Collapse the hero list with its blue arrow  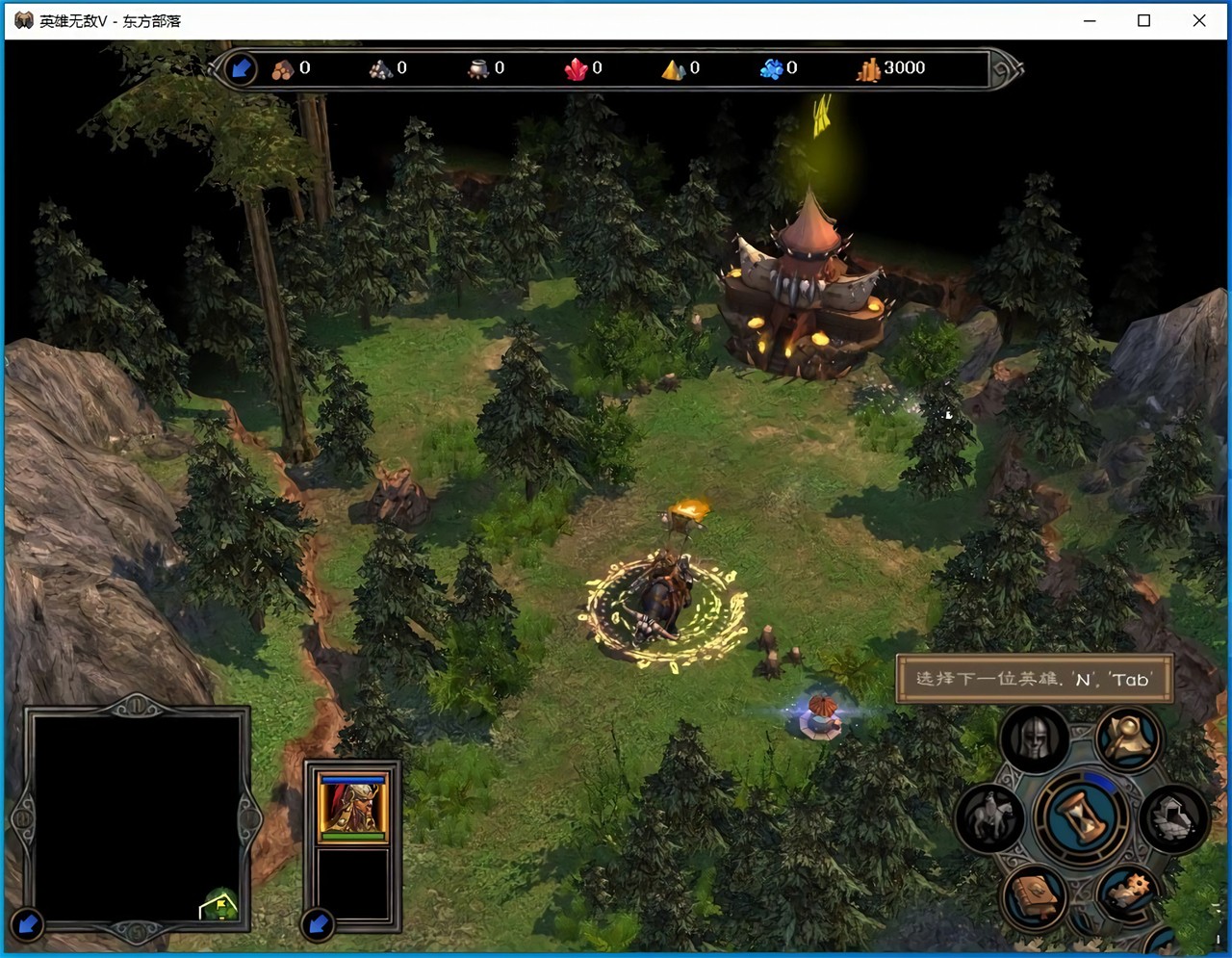[x=317, y=925]
